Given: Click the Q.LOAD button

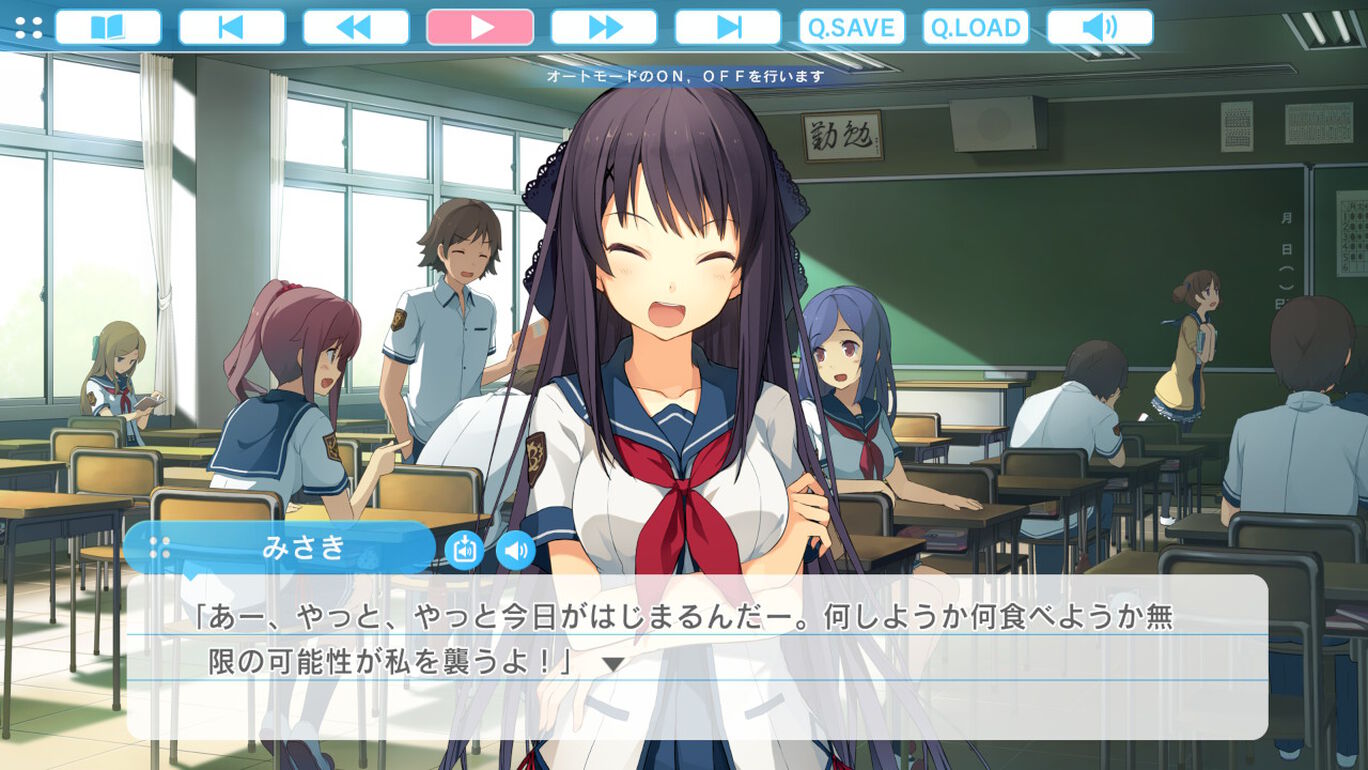Looking at the screenshot, I should tap(975, 27).
